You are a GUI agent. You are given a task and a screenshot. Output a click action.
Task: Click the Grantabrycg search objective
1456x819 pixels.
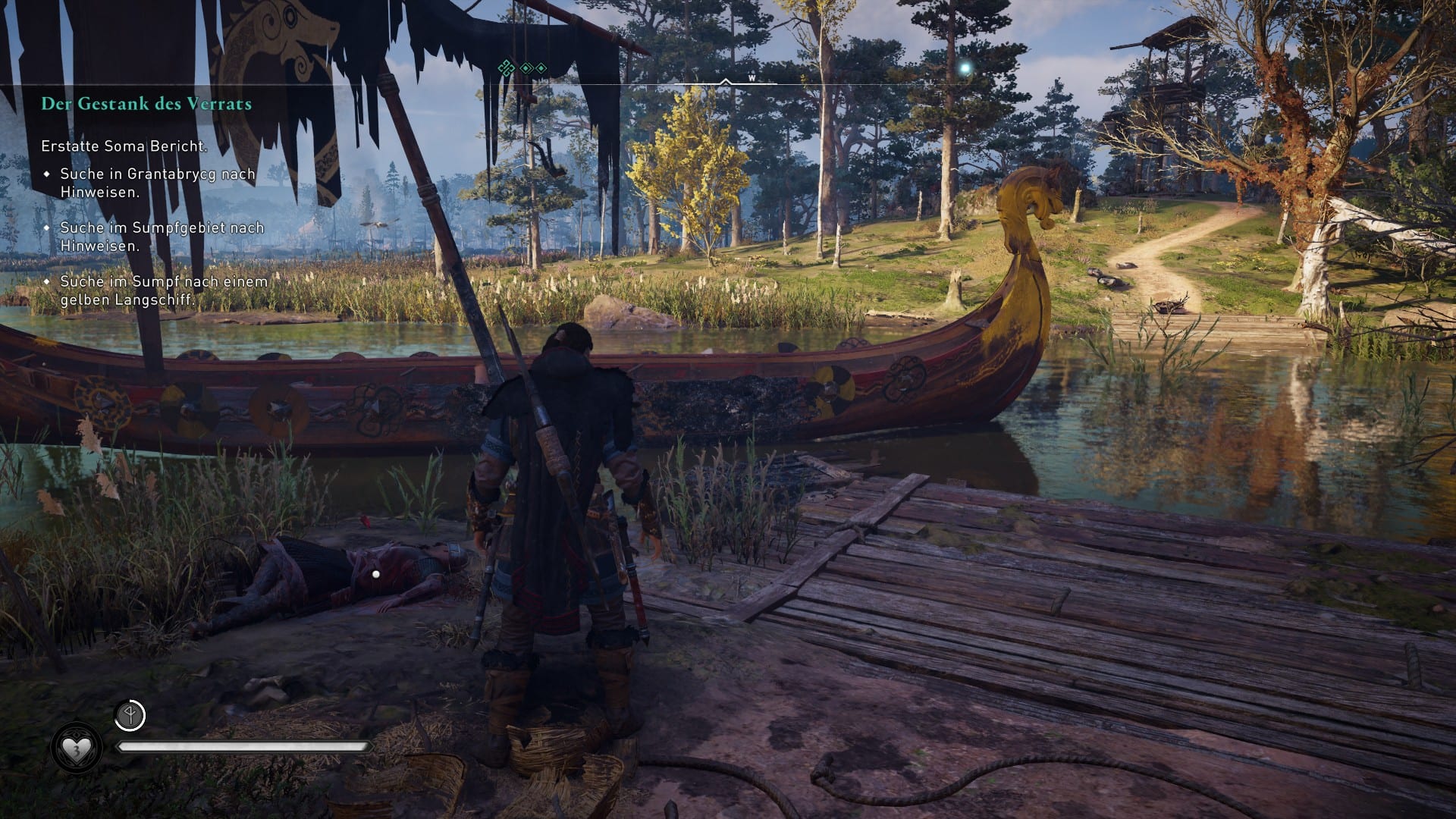[158, 183]
